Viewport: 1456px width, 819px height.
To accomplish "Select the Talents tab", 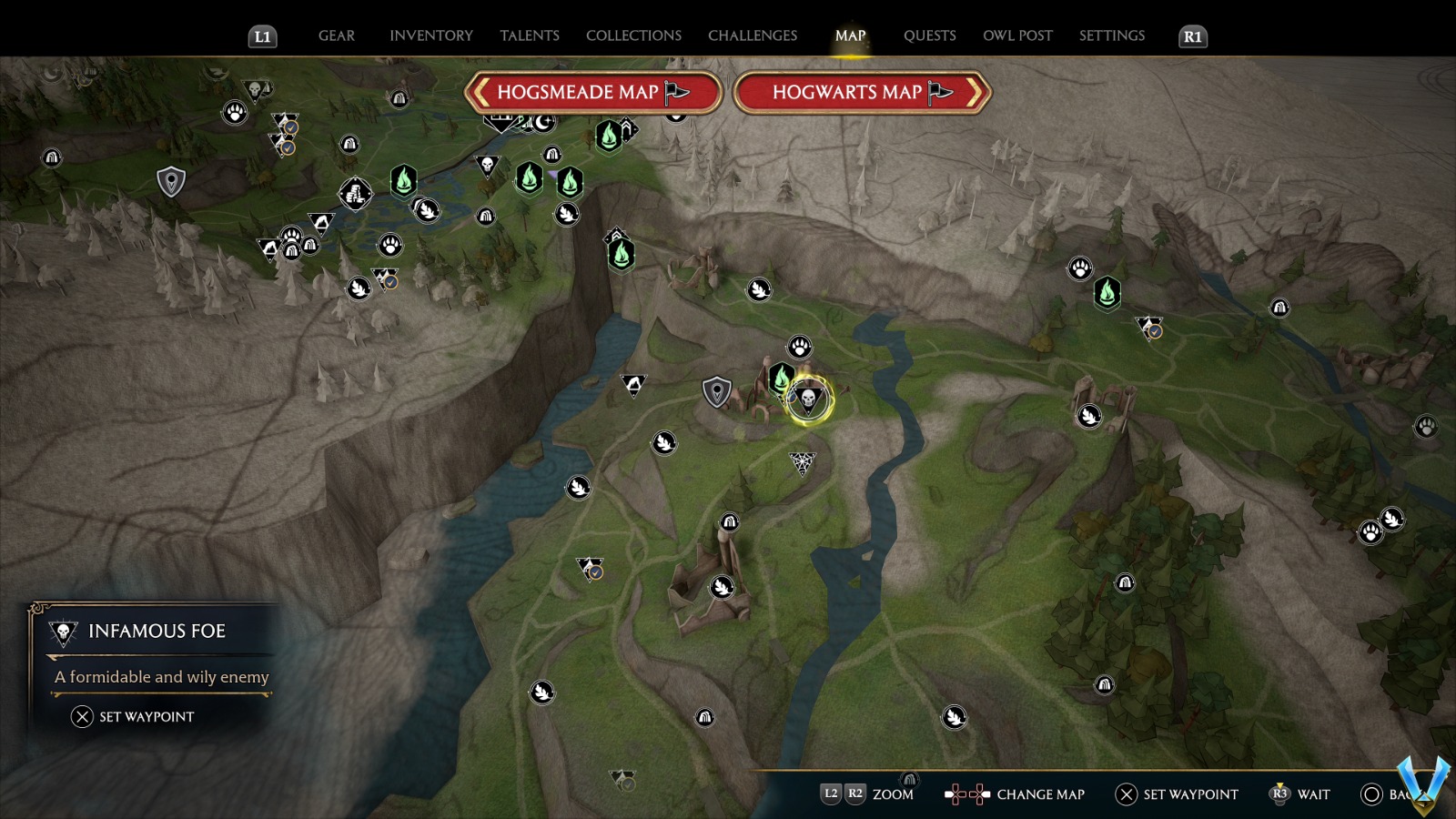I will click(529, 35).
